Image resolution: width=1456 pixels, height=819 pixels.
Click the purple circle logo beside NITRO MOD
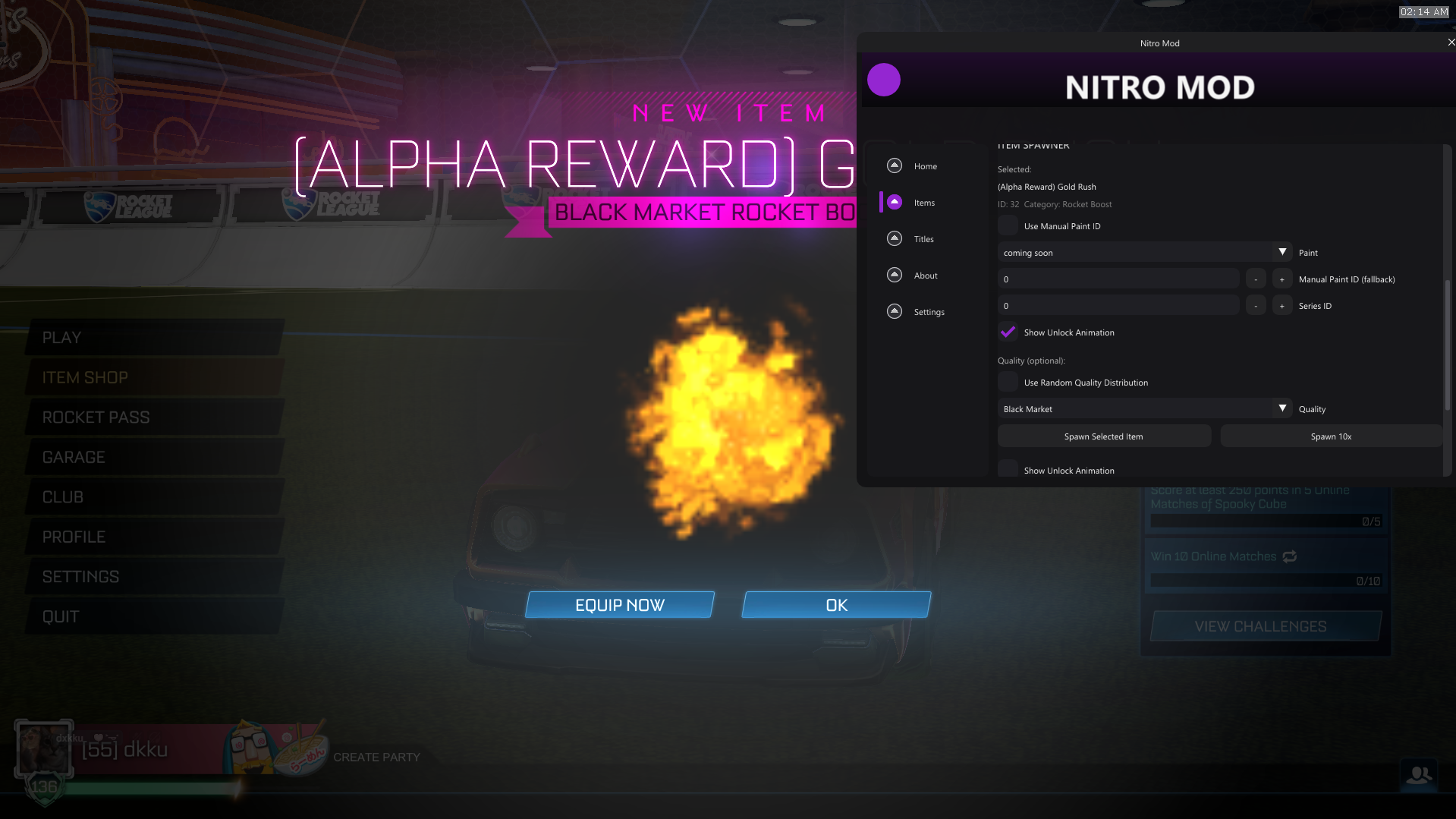[x=884, y=79]
